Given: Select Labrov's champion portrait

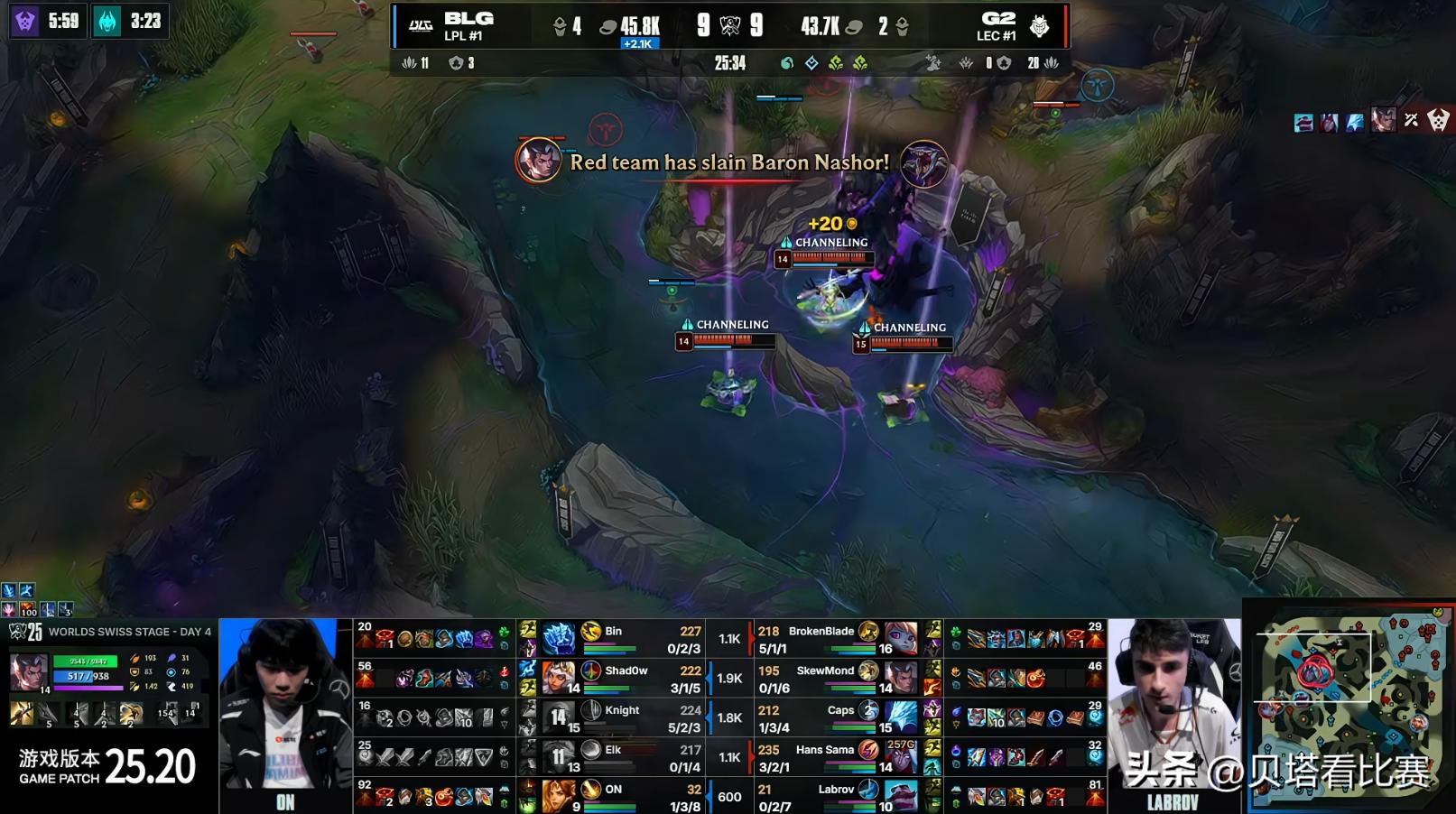Looking at the screenshot, I should click(900, 796).
